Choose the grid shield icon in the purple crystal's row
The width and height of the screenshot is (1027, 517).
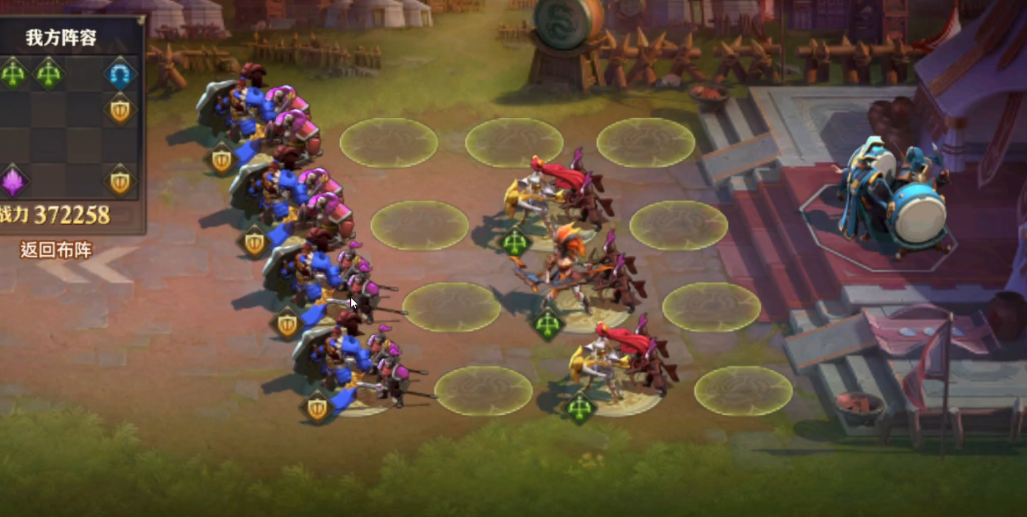[x=120, y=181]
